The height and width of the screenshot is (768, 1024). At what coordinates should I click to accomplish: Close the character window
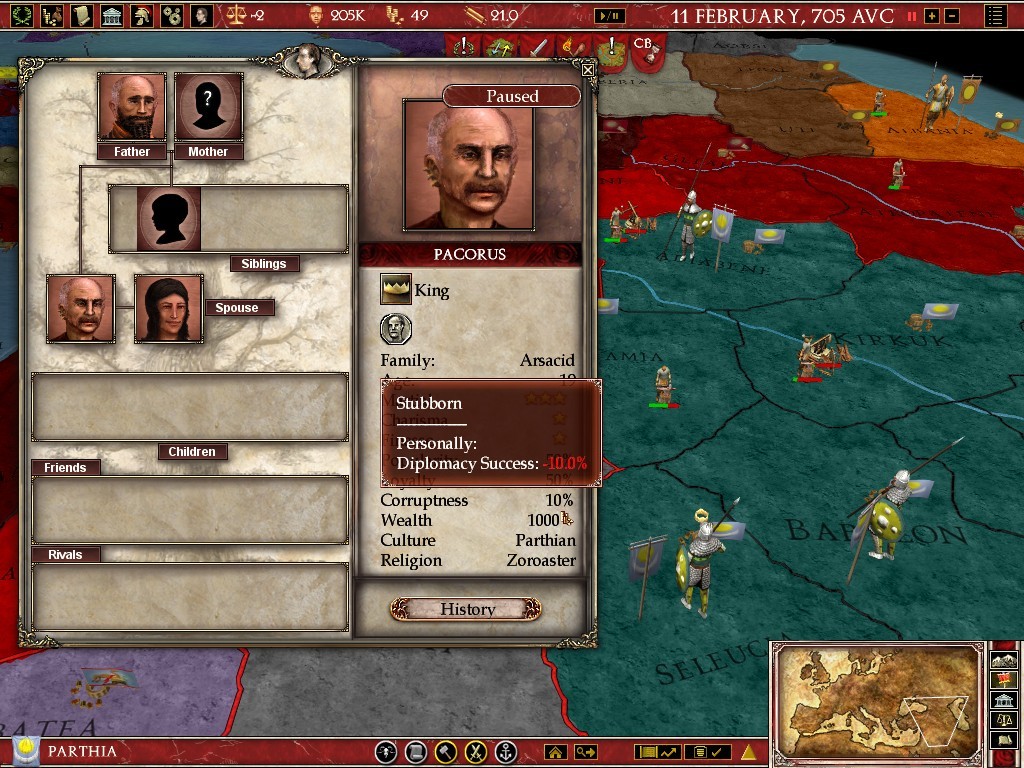(588, 70)
